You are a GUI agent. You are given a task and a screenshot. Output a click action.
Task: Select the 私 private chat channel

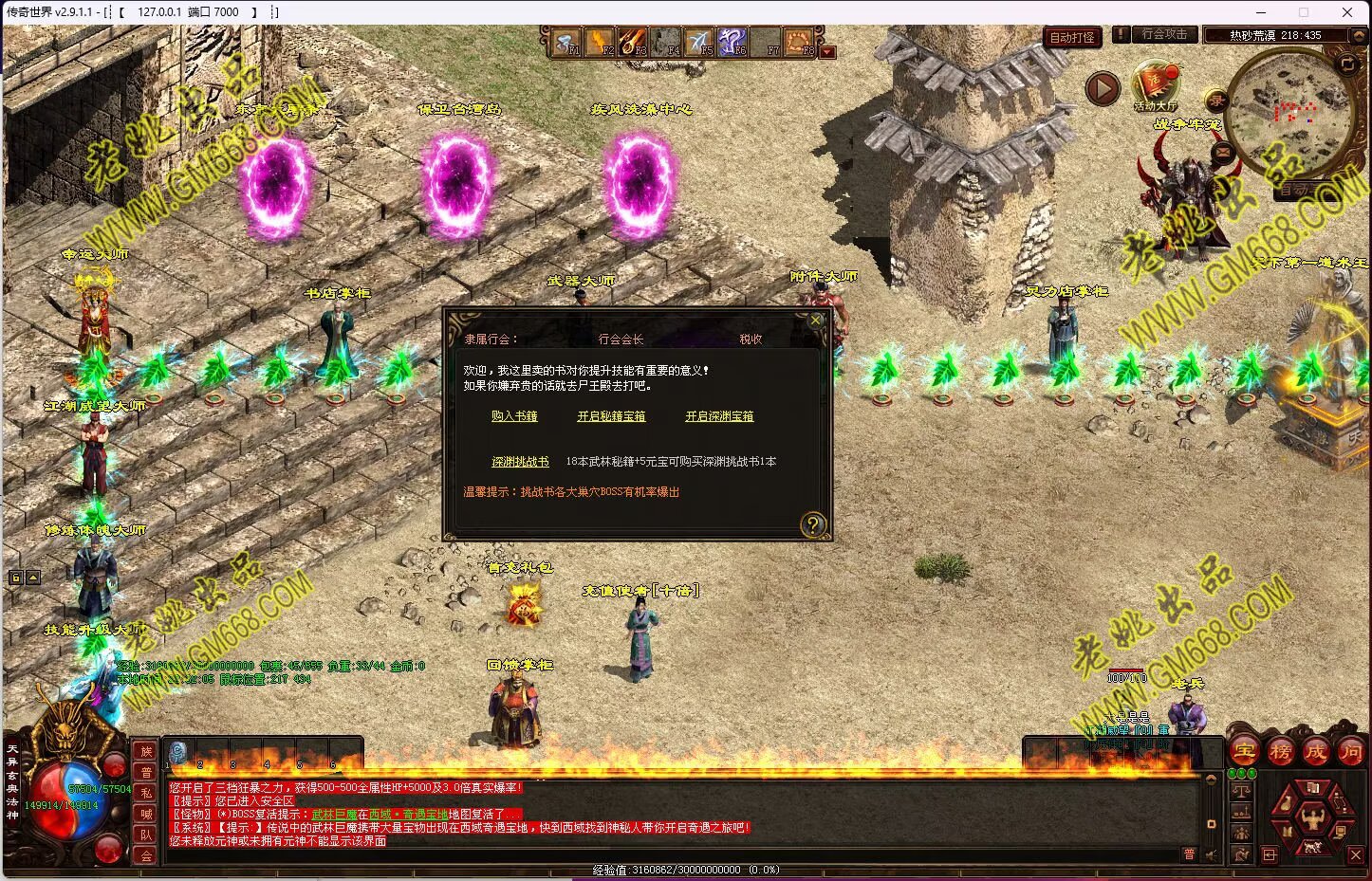tap(146, 793)
